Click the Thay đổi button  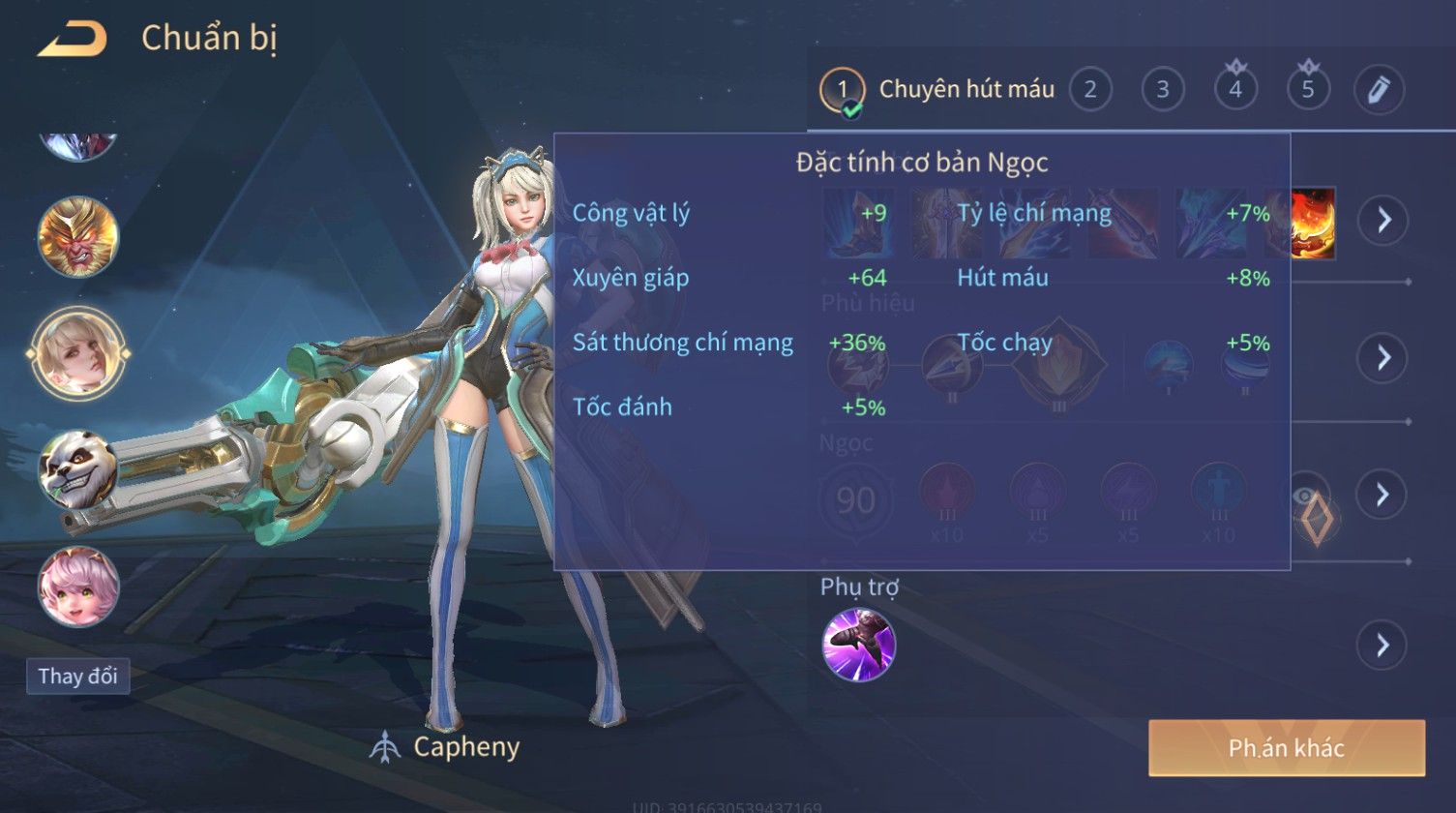point(77,676)
